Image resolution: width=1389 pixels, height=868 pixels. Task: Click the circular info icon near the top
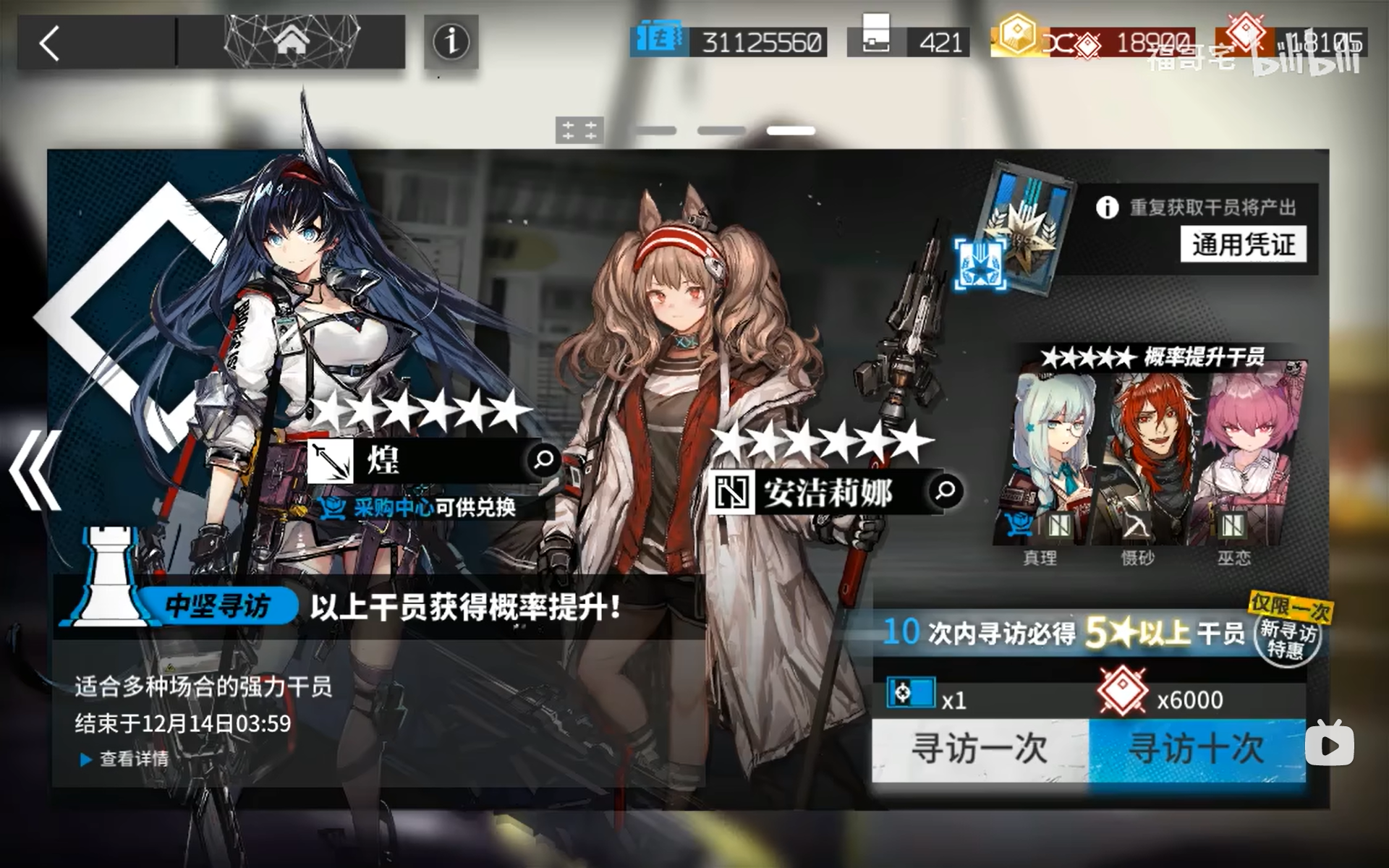coord(450,42)
